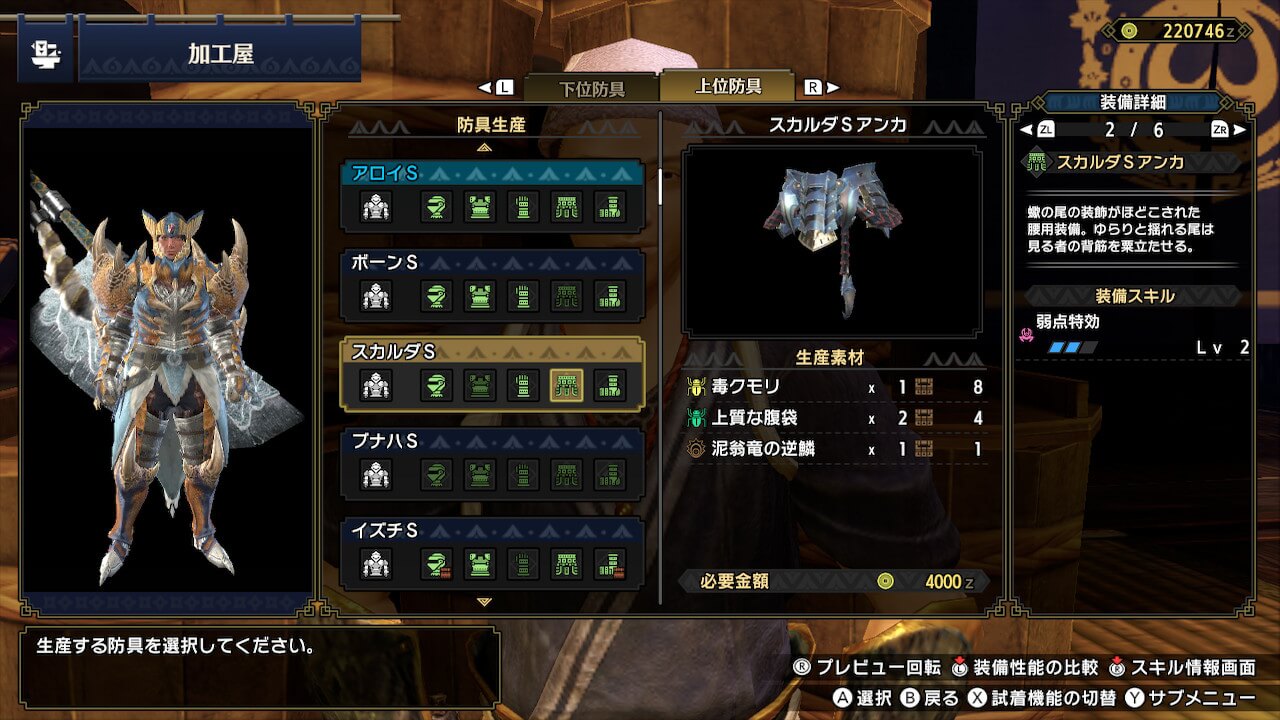Go to previous equipment detail page arrow
This screenshot has width=1280, height=720.
1025,129
